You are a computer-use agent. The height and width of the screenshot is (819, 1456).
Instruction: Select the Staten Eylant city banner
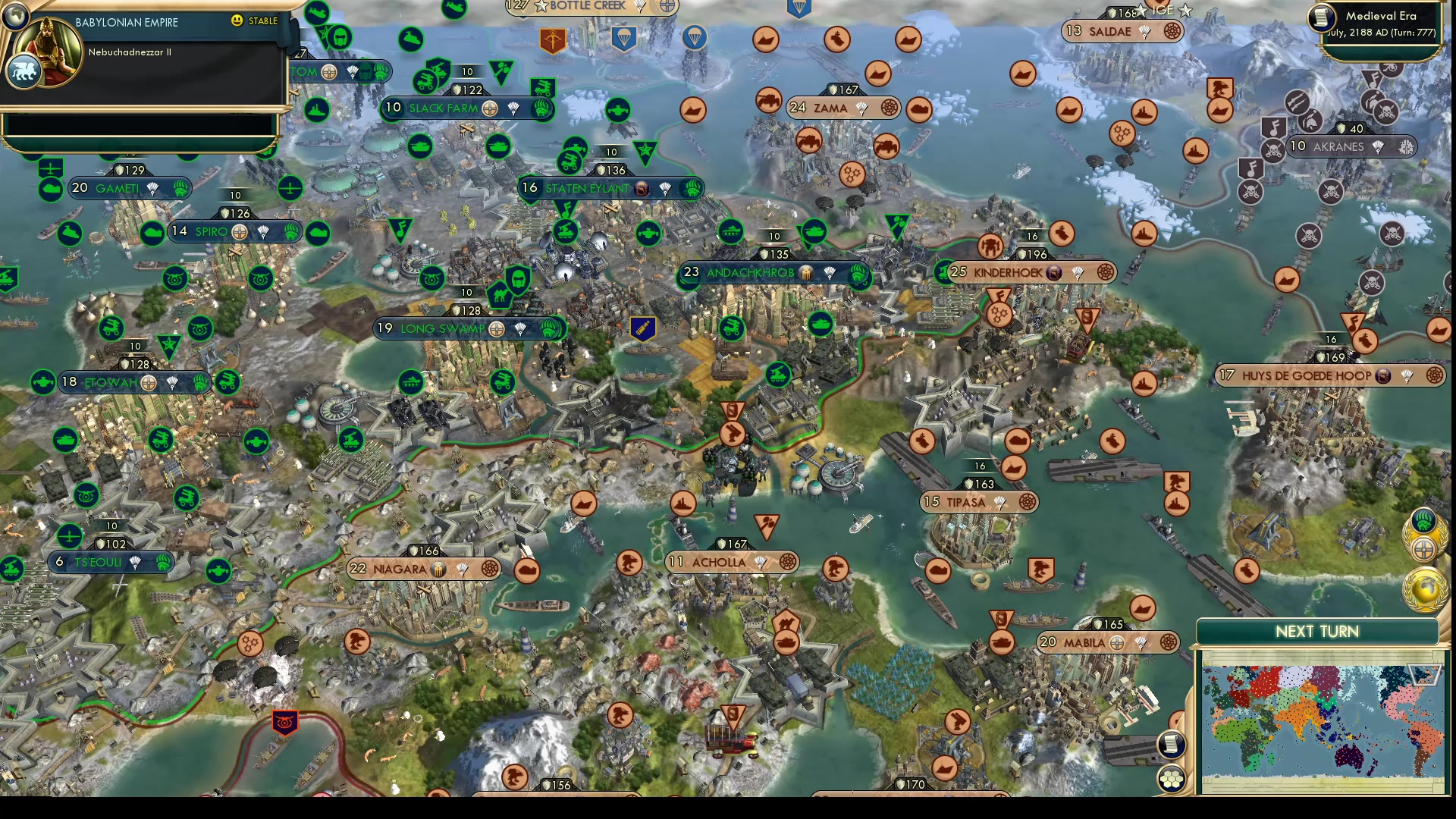[588, 188]
